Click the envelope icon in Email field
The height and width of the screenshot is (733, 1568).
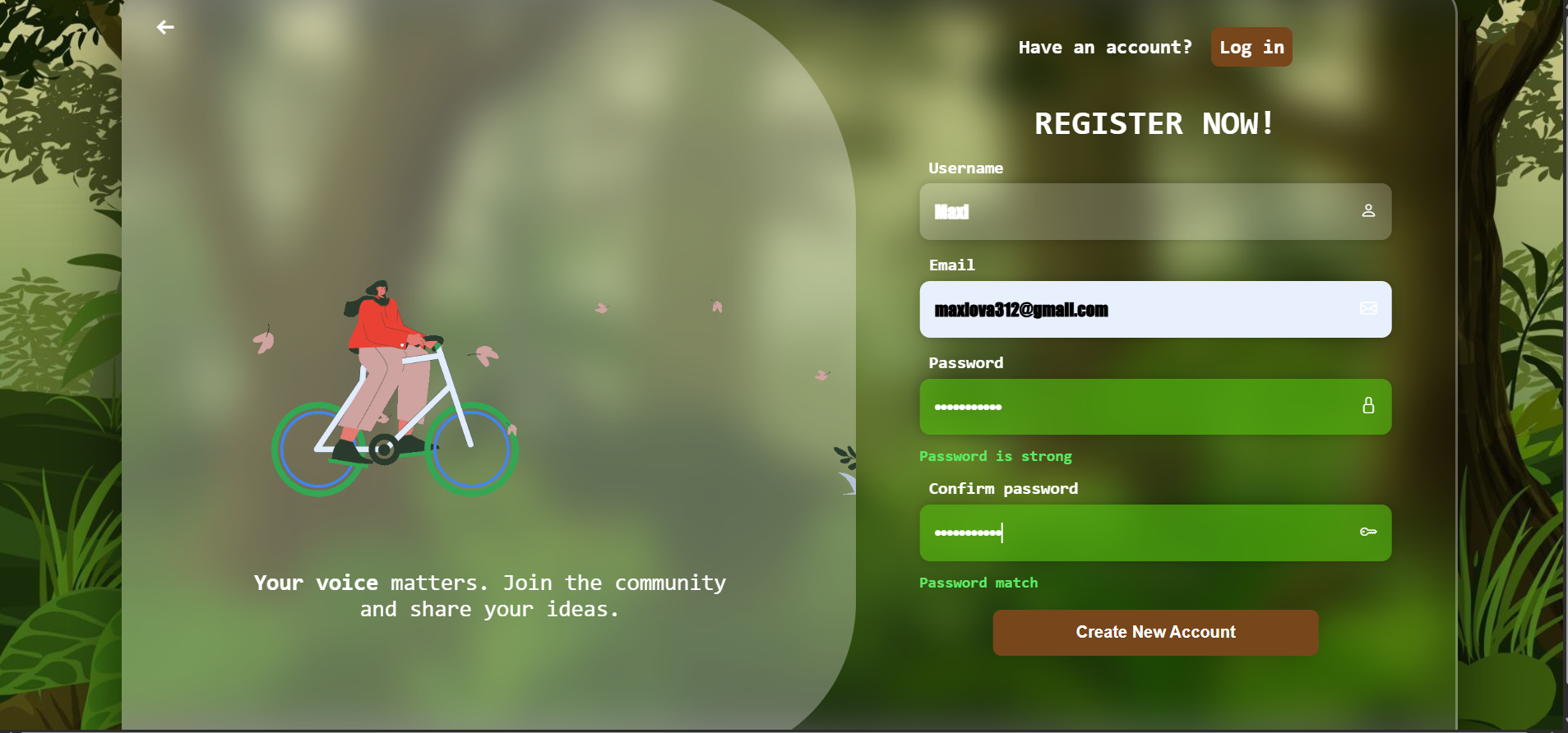[1367, 309]
